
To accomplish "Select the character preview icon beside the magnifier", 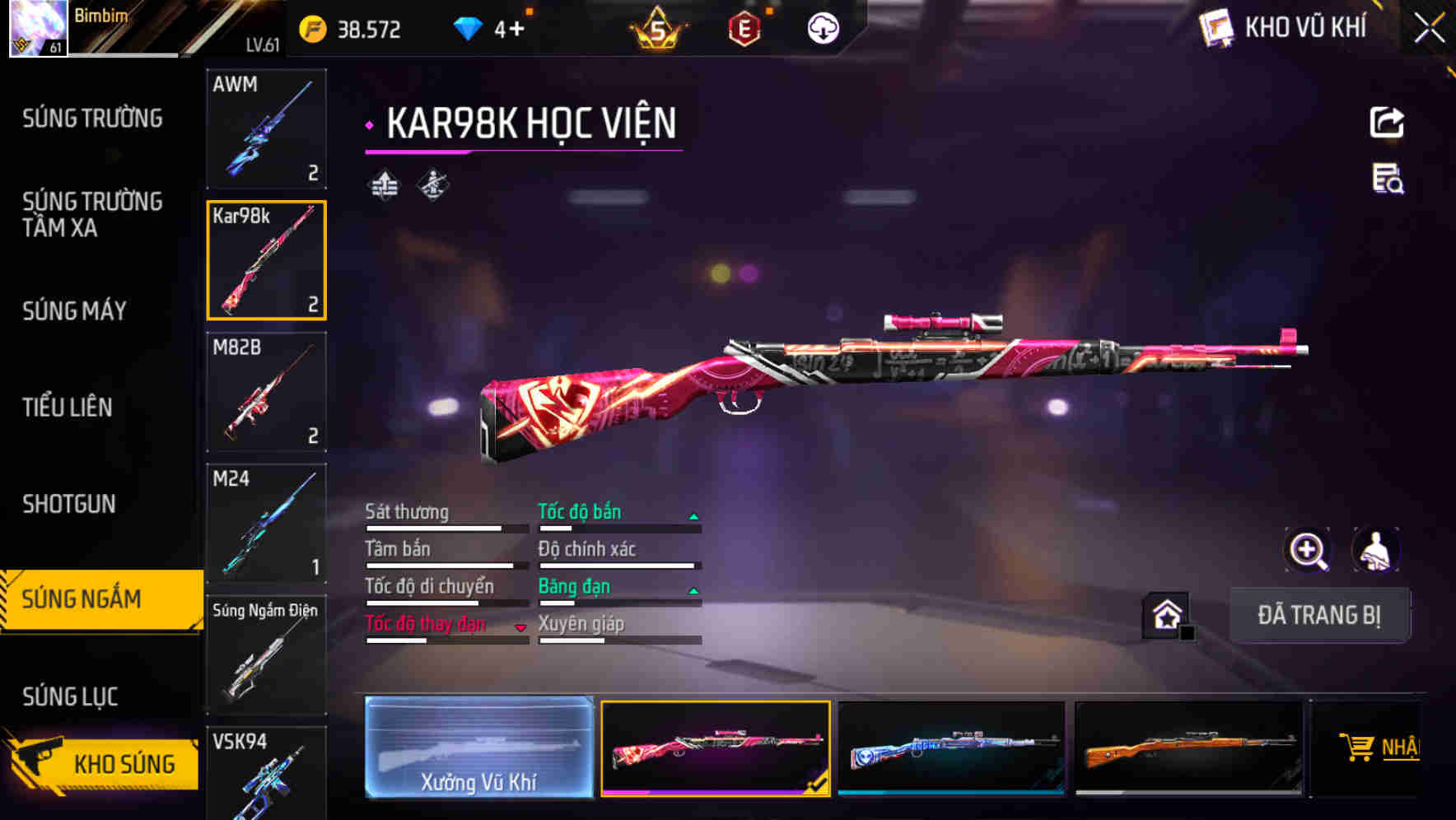I will [x=1376, y=550].
